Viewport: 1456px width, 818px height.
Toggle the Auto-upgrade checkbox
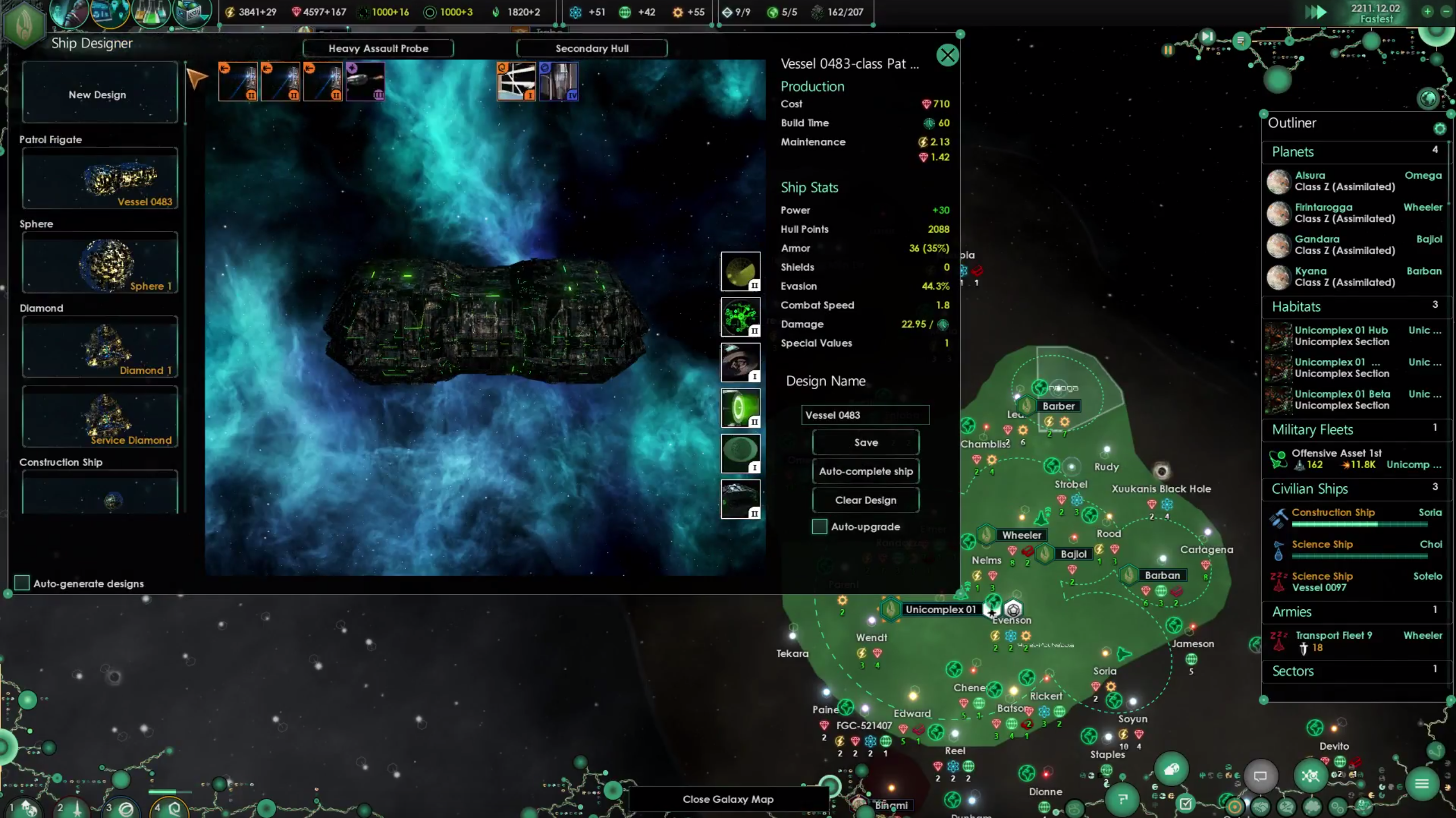pyautogui.click(x=820, y=527)
